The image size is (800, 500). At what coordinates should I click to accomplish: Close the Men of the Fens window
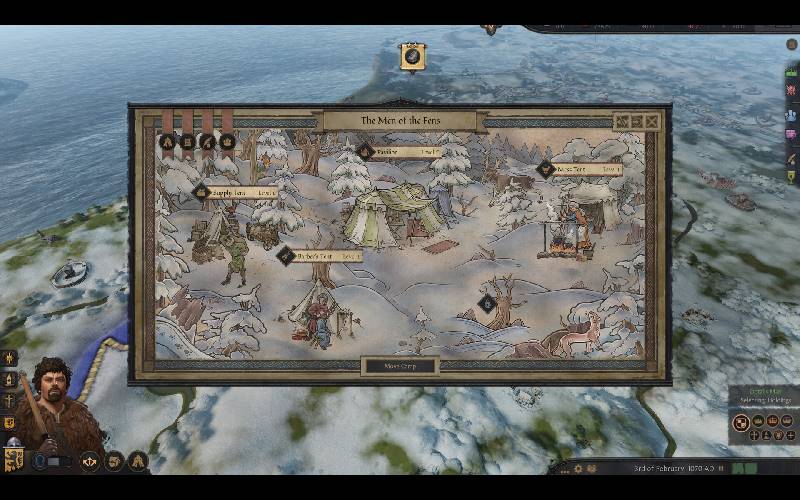coord(652,122)
